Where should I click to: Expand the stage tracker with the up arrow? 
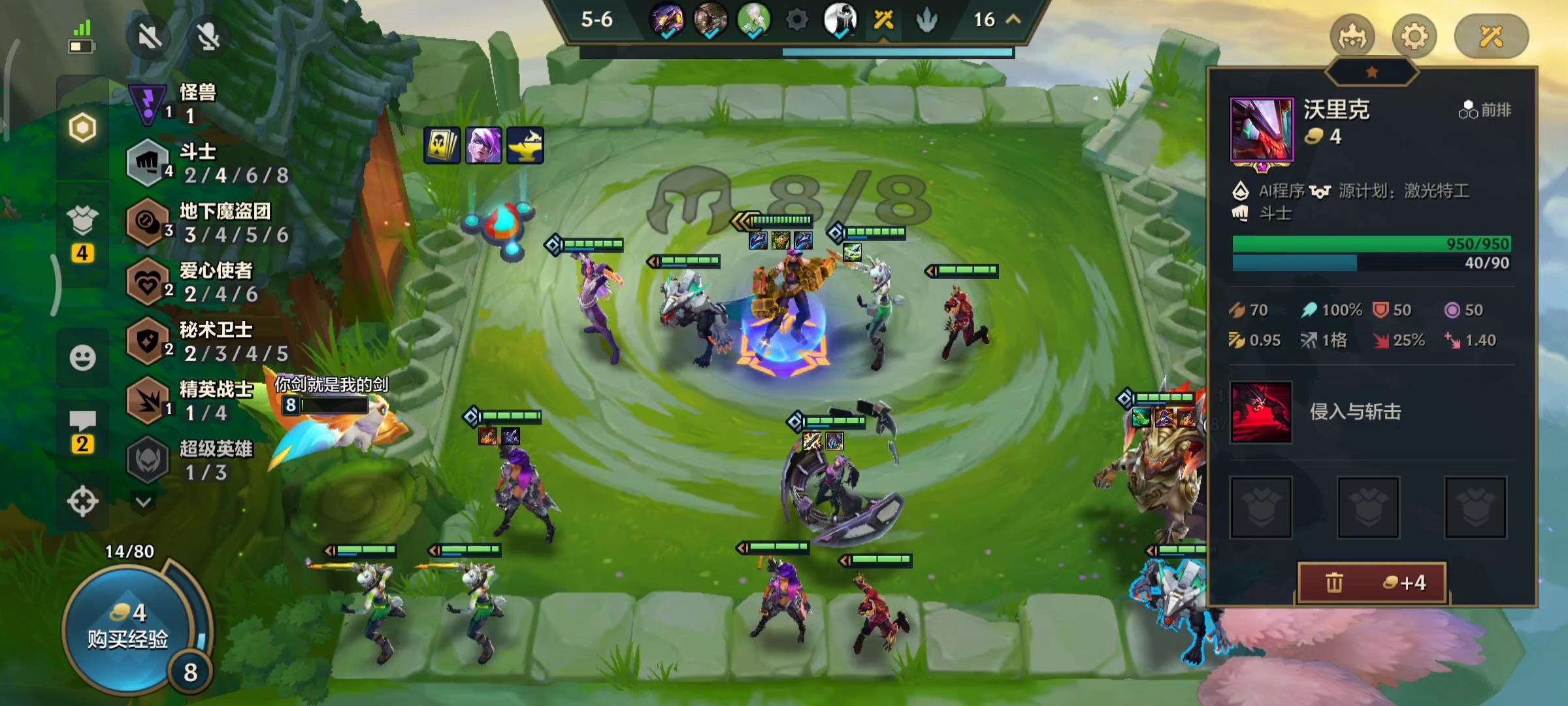(x=1013, y=20)
